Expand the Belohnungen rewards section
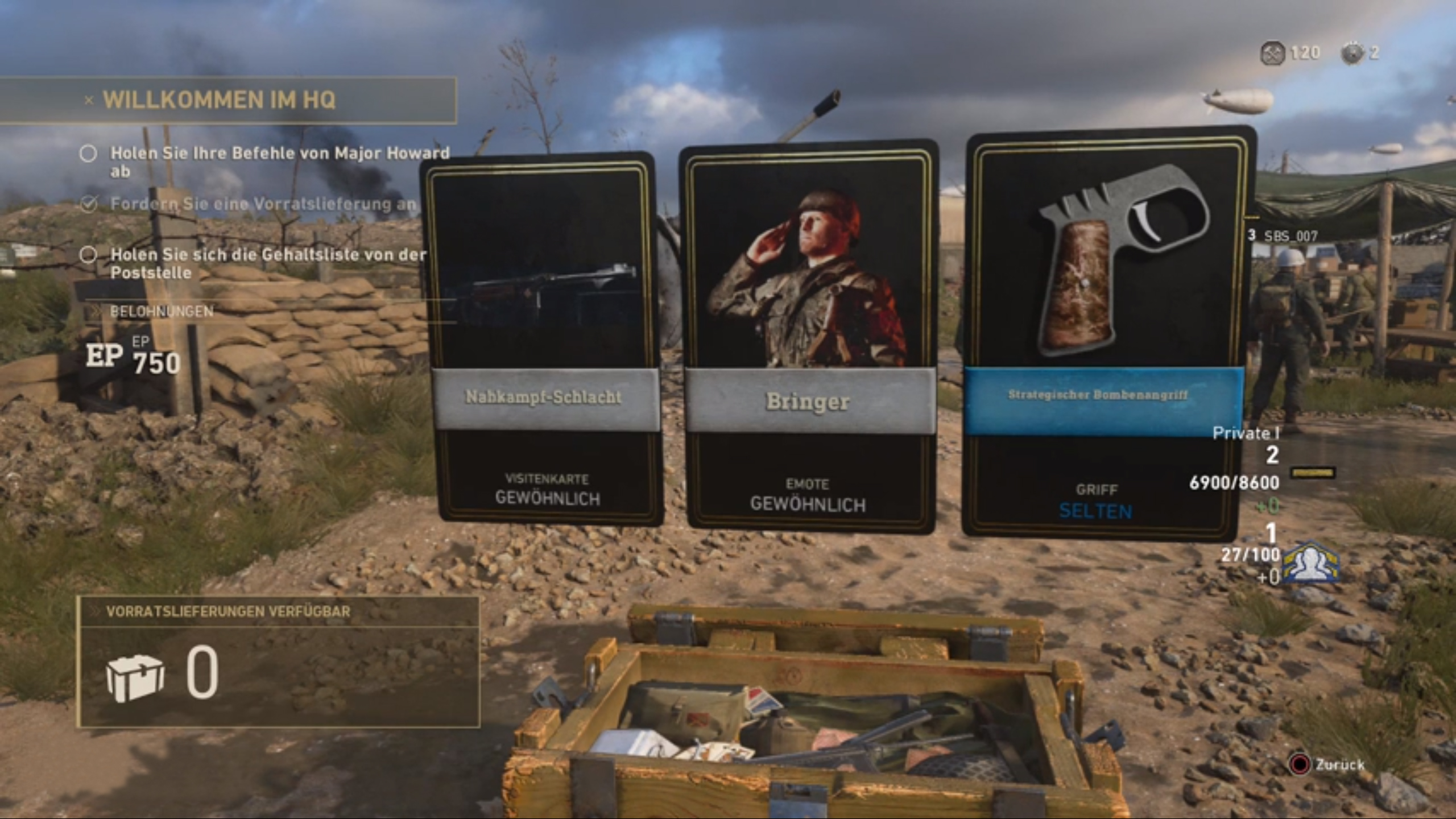 (162, 311)
